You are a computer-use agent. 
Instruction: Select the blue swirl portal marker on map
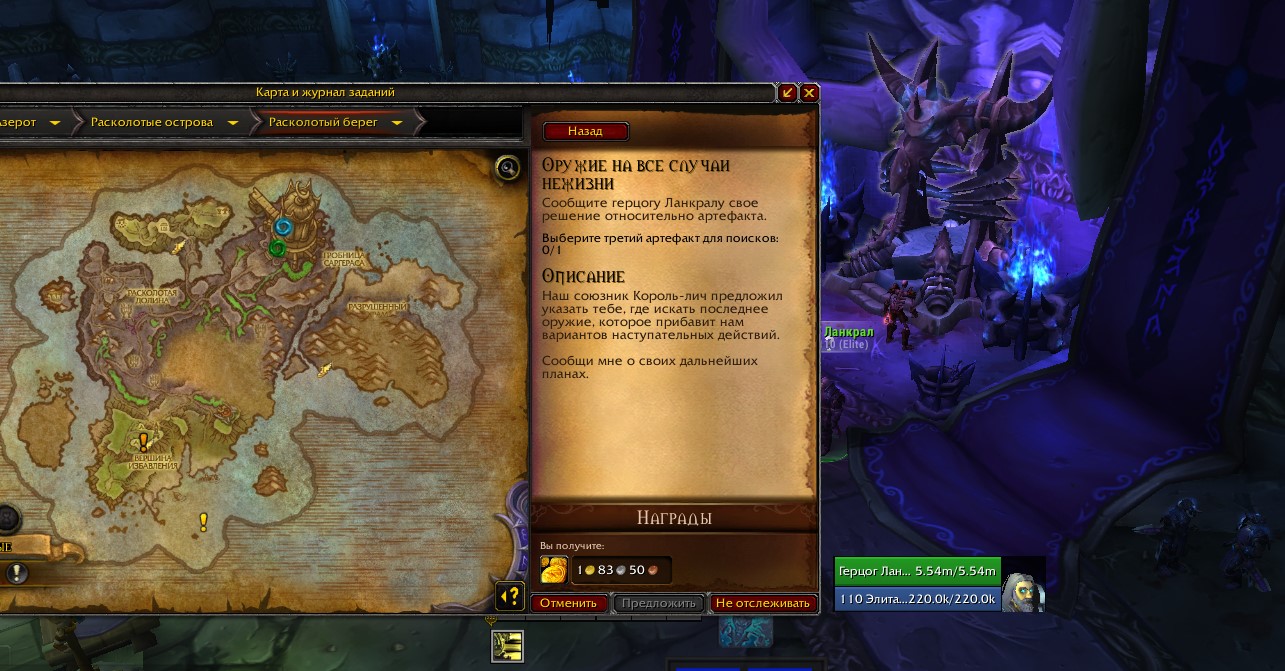coord(282,226)
